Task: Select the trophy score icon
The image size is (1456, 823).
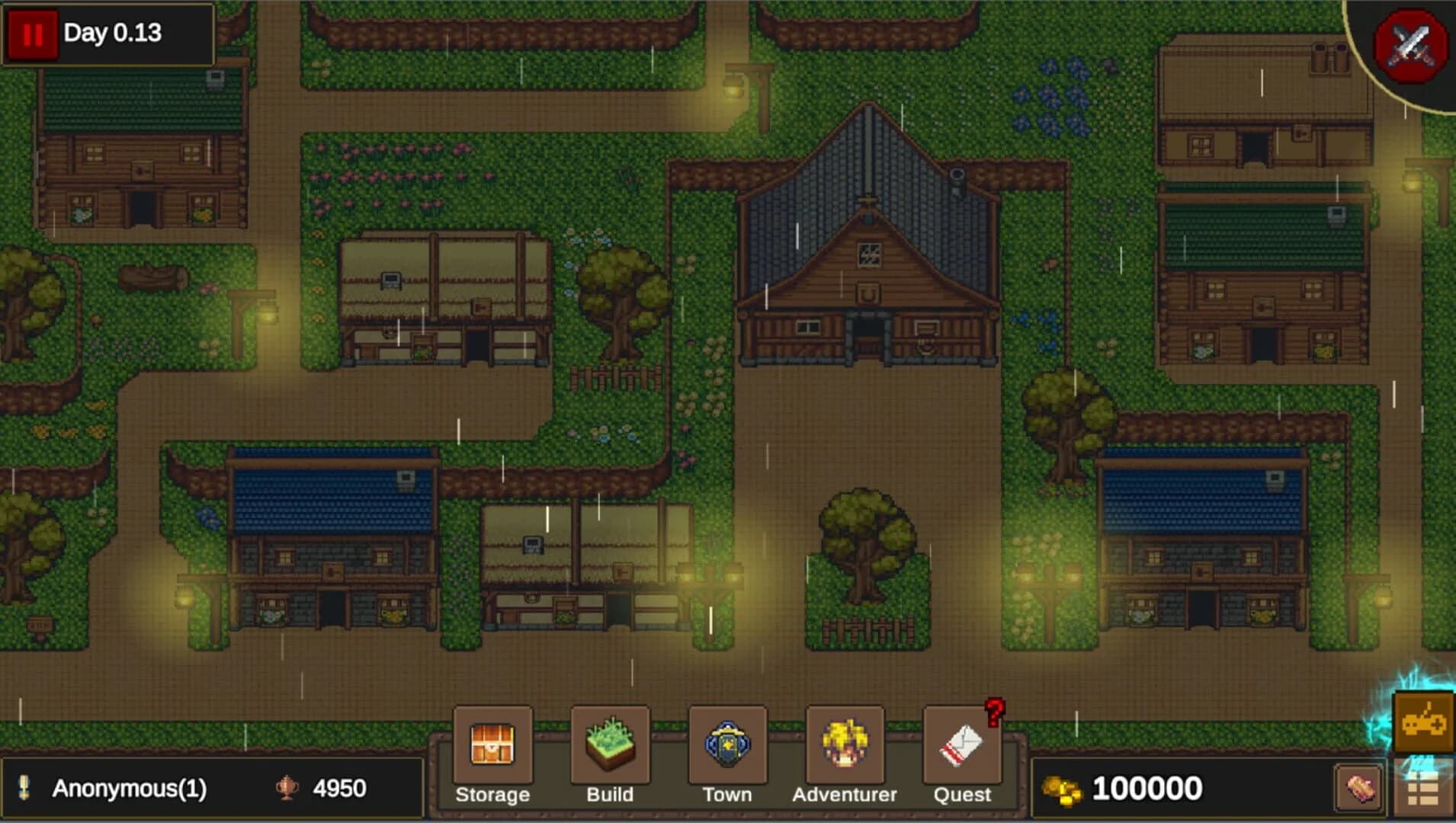Action: [286, 786]
